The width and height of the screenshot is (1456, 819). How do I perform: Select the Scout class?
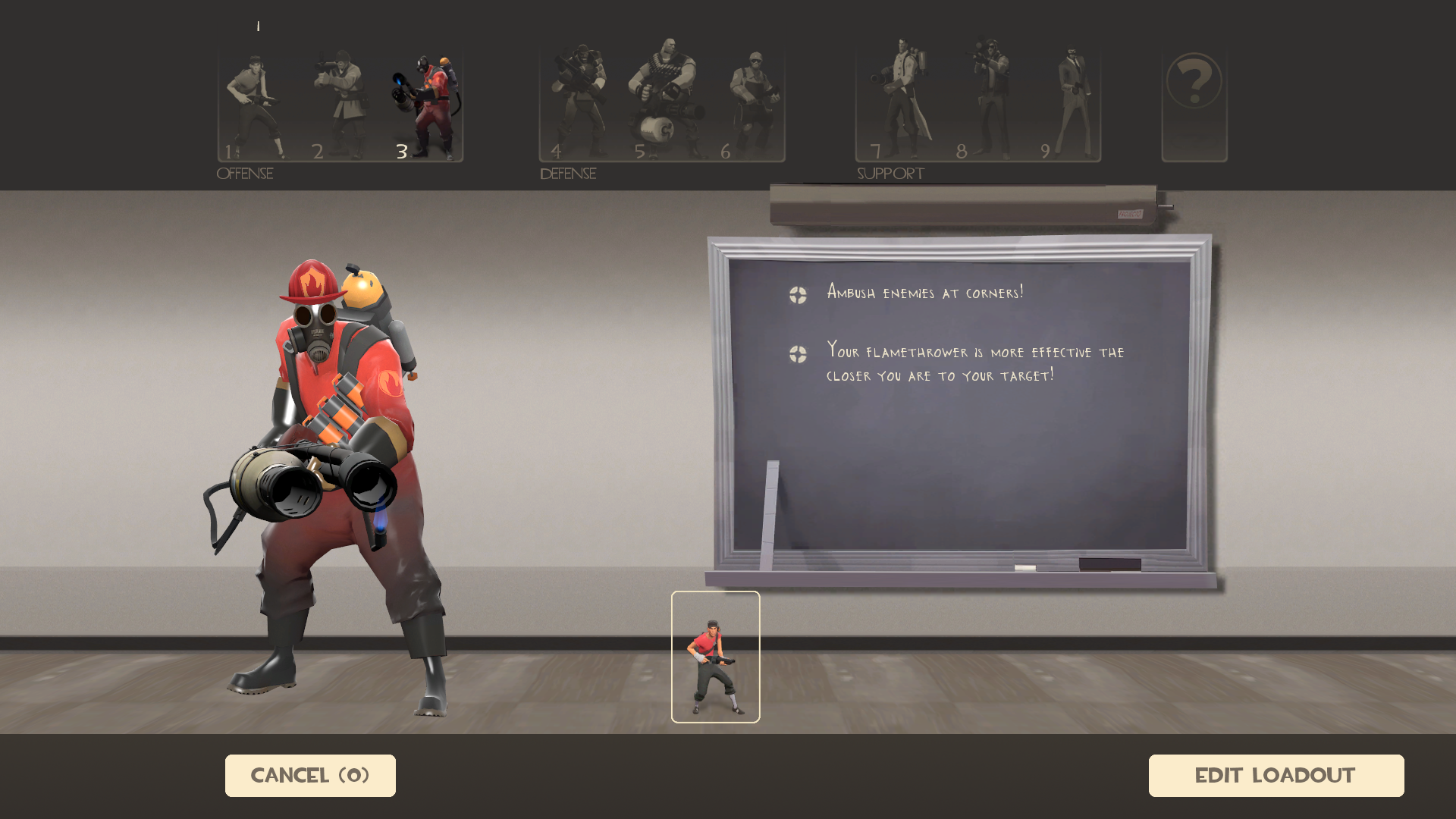click(x=255, y=105)
